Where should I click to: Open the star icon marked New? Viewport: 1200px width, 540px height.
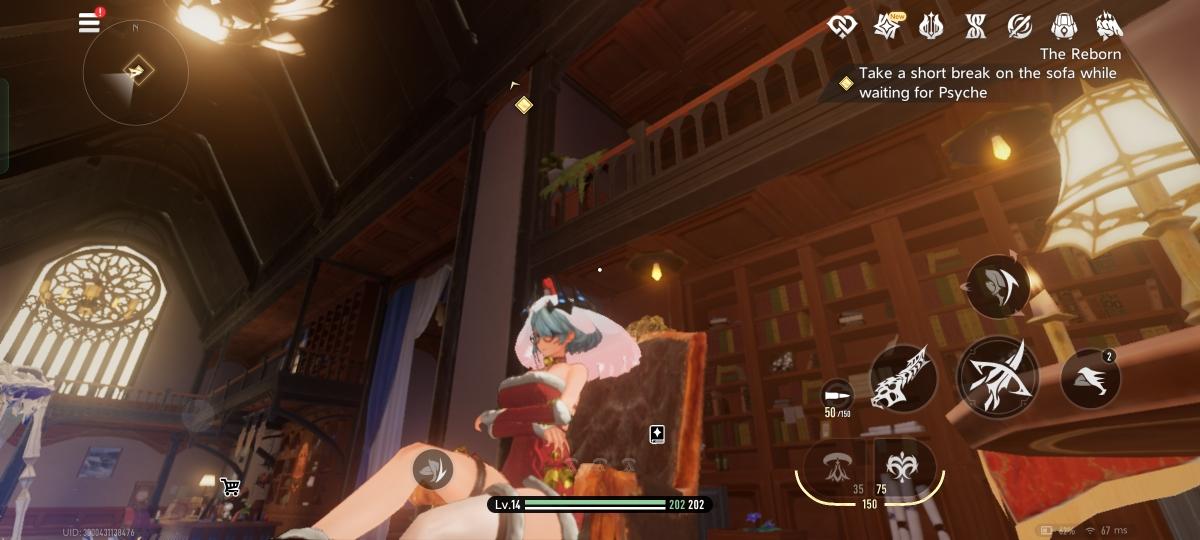point(886,26)
